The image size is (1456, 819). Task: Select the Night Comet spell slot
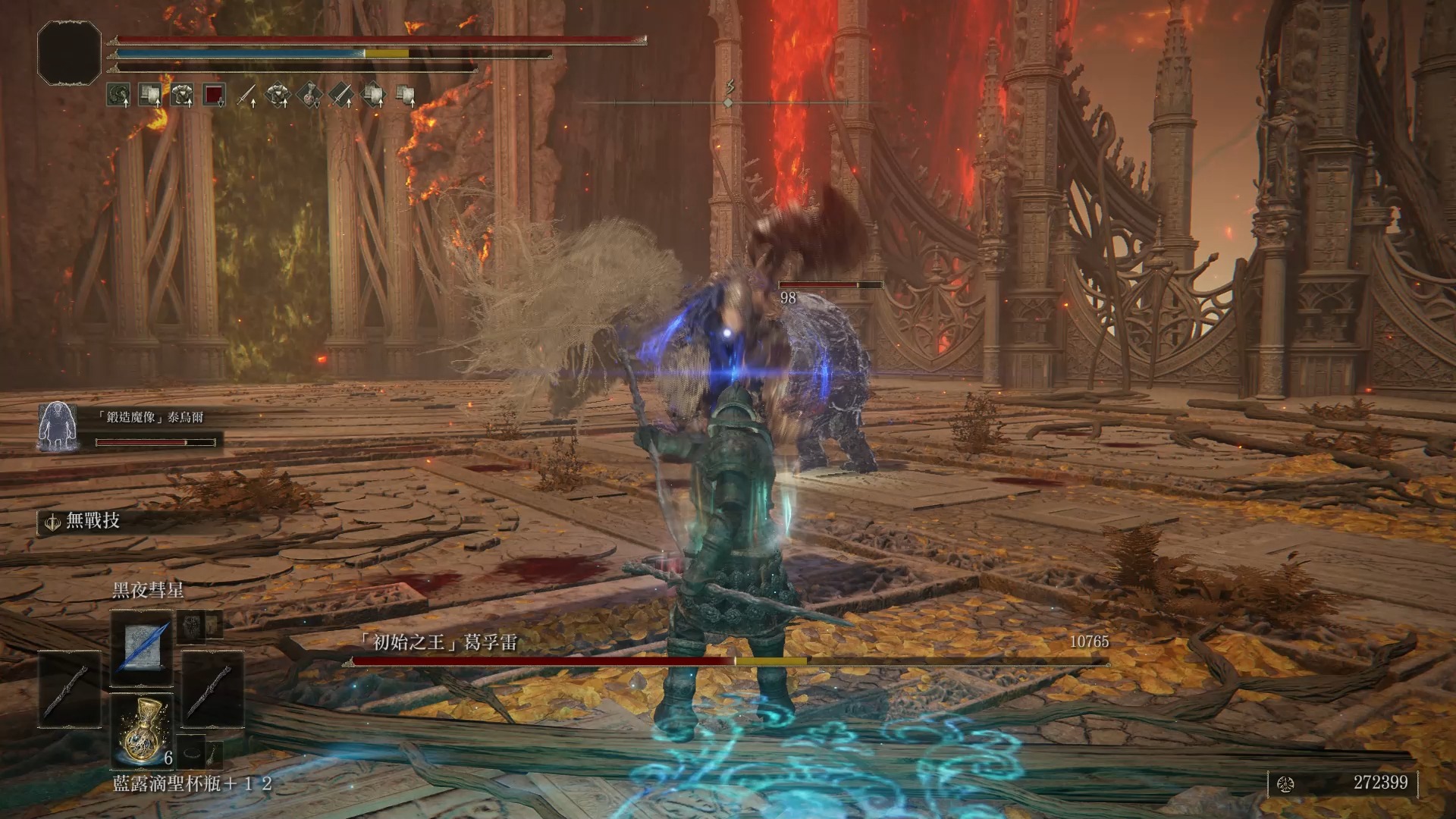[x=143, y=646]
